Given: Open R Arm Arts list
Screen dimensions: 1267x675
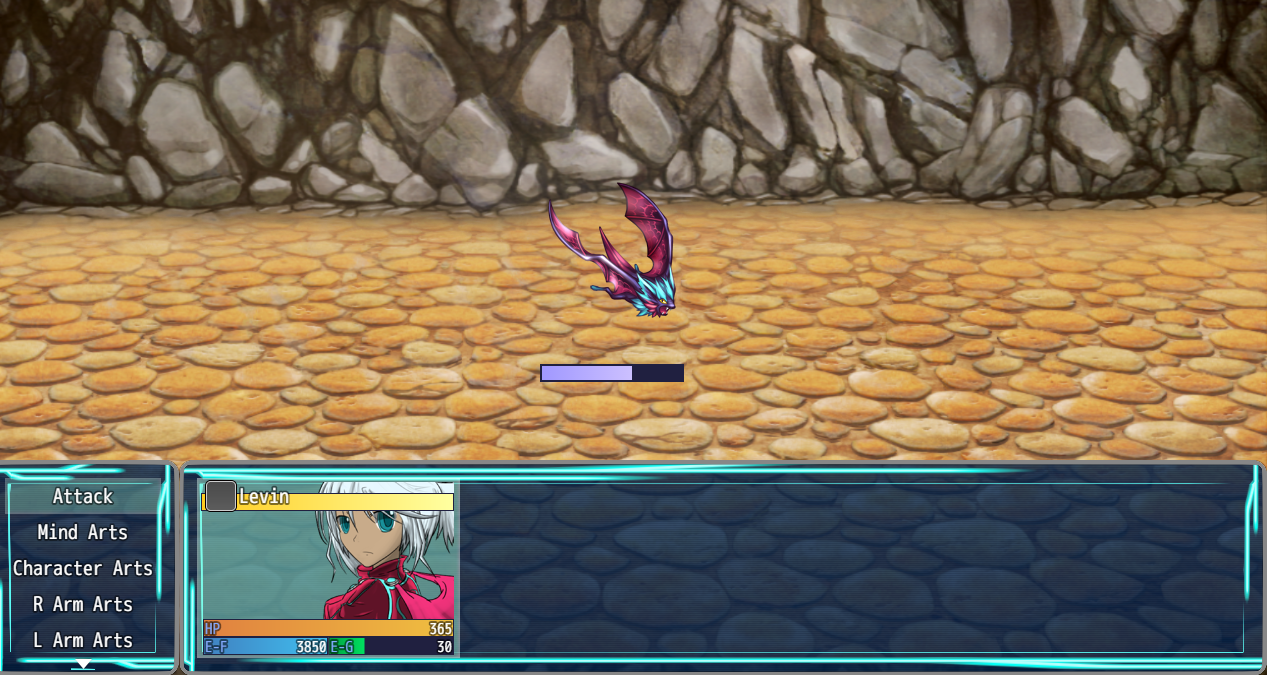Looking at the screenshot, I should point(83,605).
